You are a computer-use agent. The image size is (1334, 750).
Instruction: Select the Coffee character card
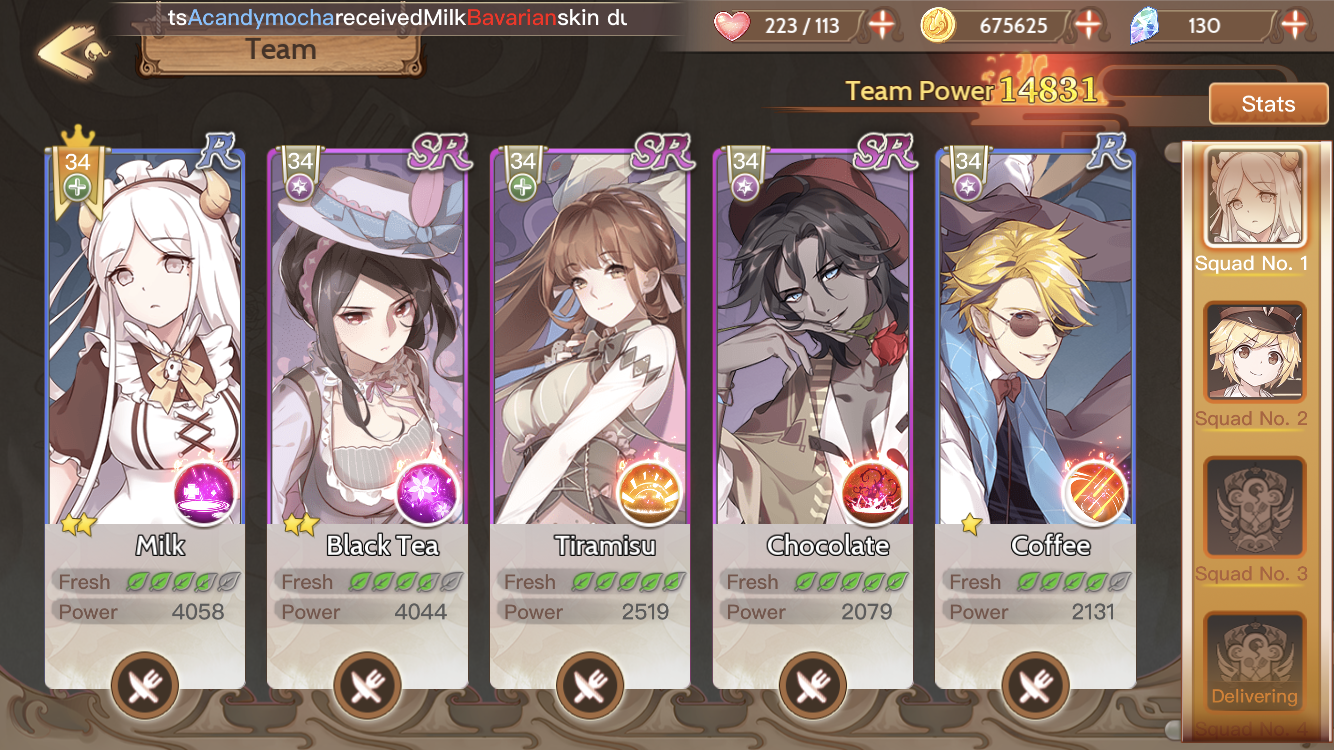pyautogui.click(x=1035, y=340)
